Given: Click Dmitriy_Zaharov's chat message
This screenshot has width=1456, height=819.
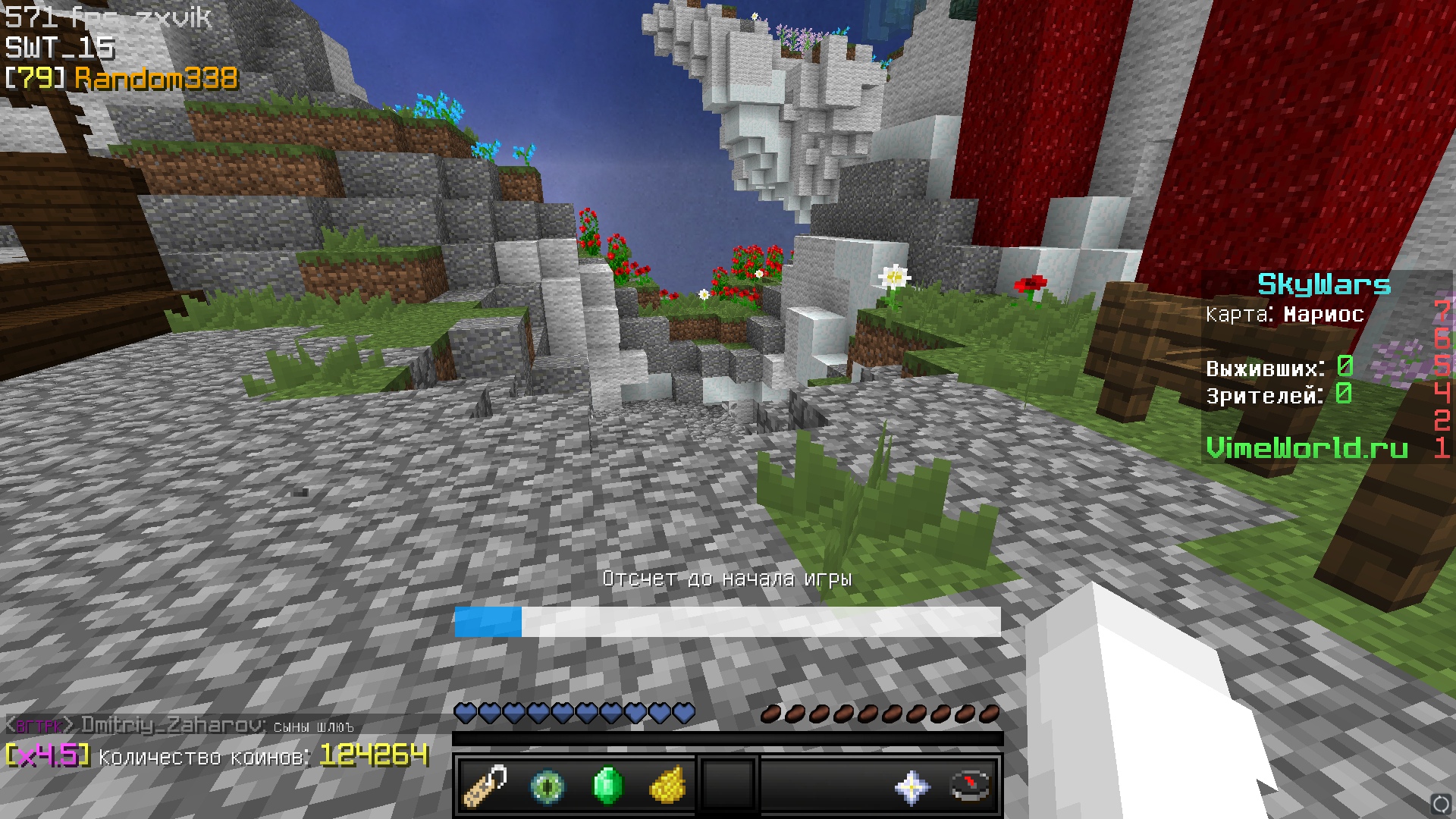Looking at the screenshot, I should [x=180, y=726].
